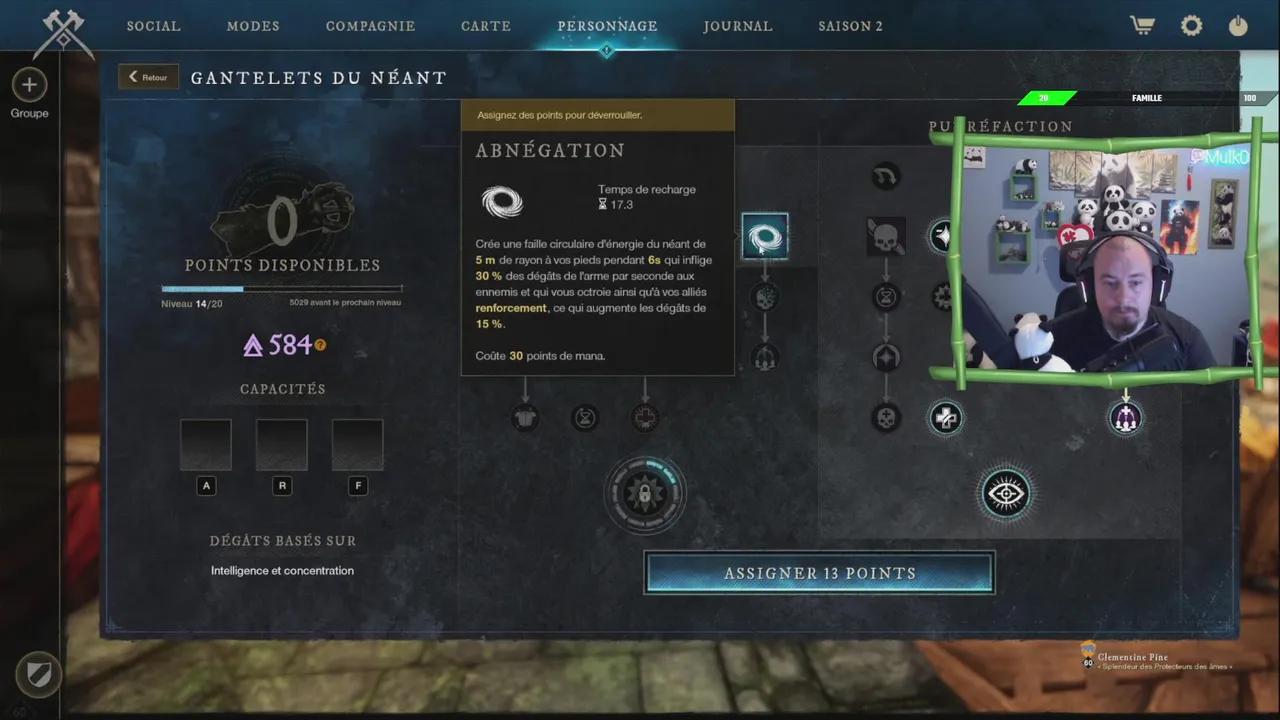1280x720 pixels.
Task: Open the glowing eye ultimate in Putréfaction tree
Action: [1006, 493]
